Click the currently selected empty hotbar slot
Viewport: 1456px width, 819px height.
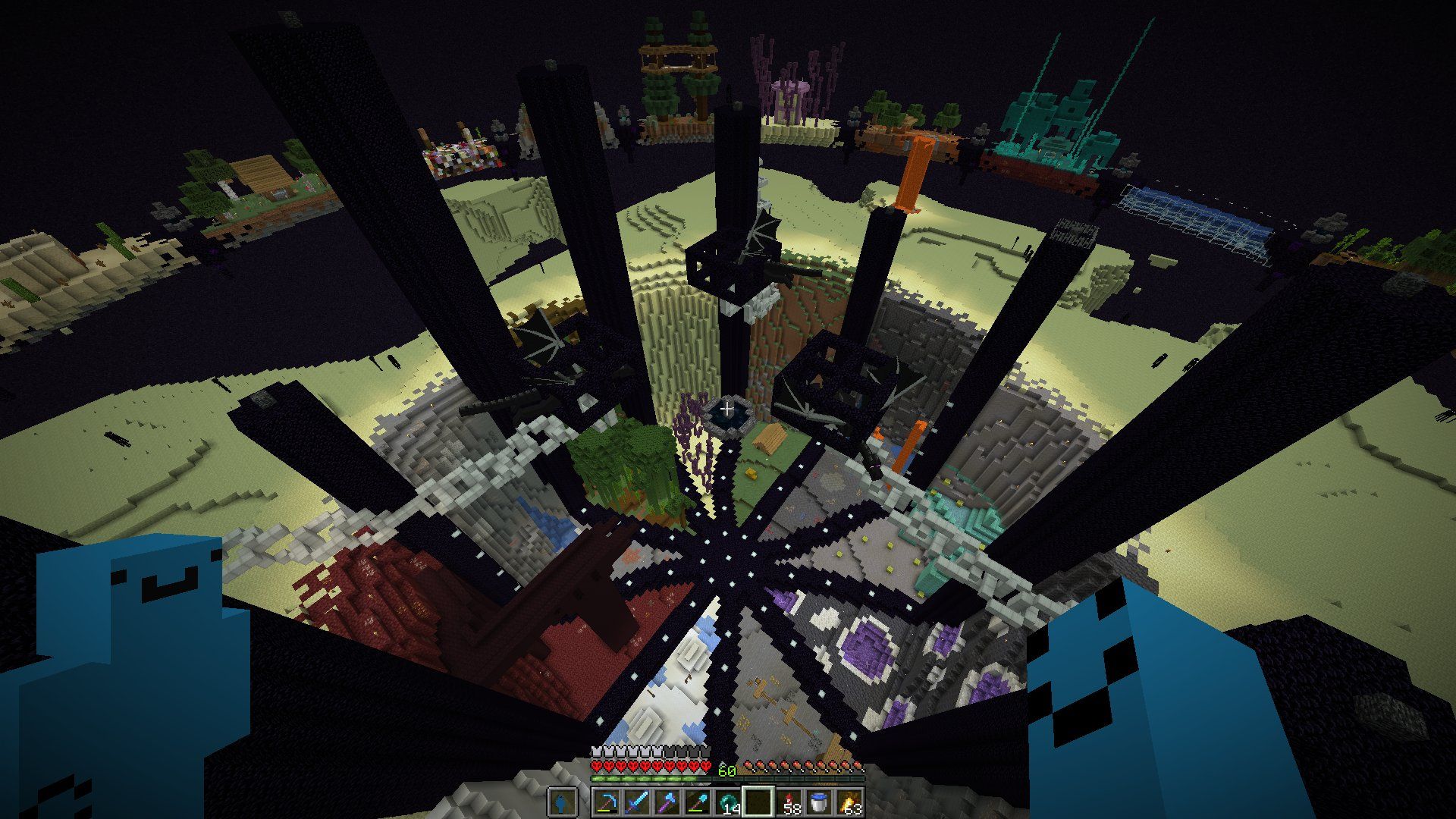coord(758,800)
